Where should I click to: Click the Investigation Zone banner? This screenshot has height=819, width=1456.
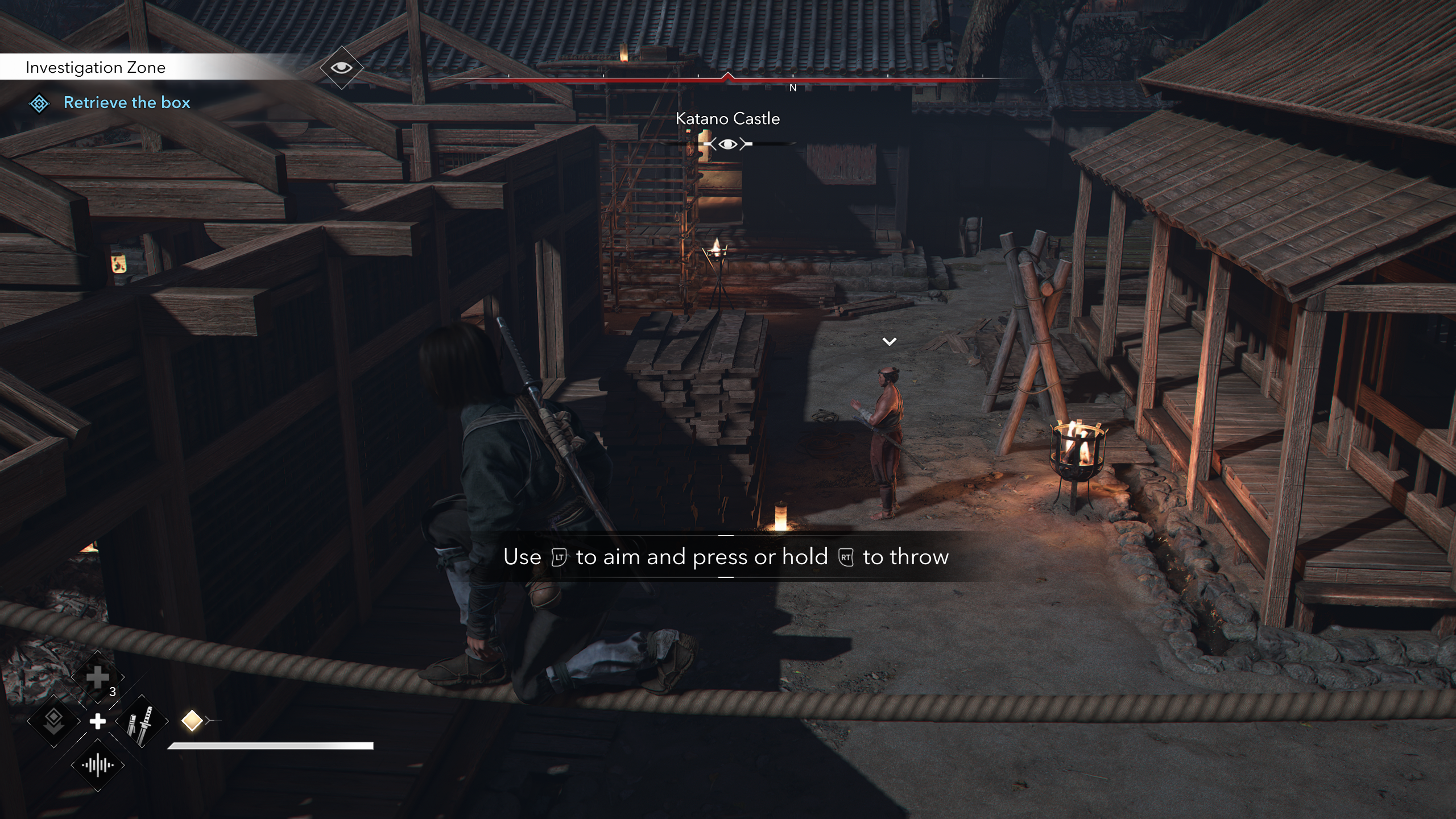(96, 68)
